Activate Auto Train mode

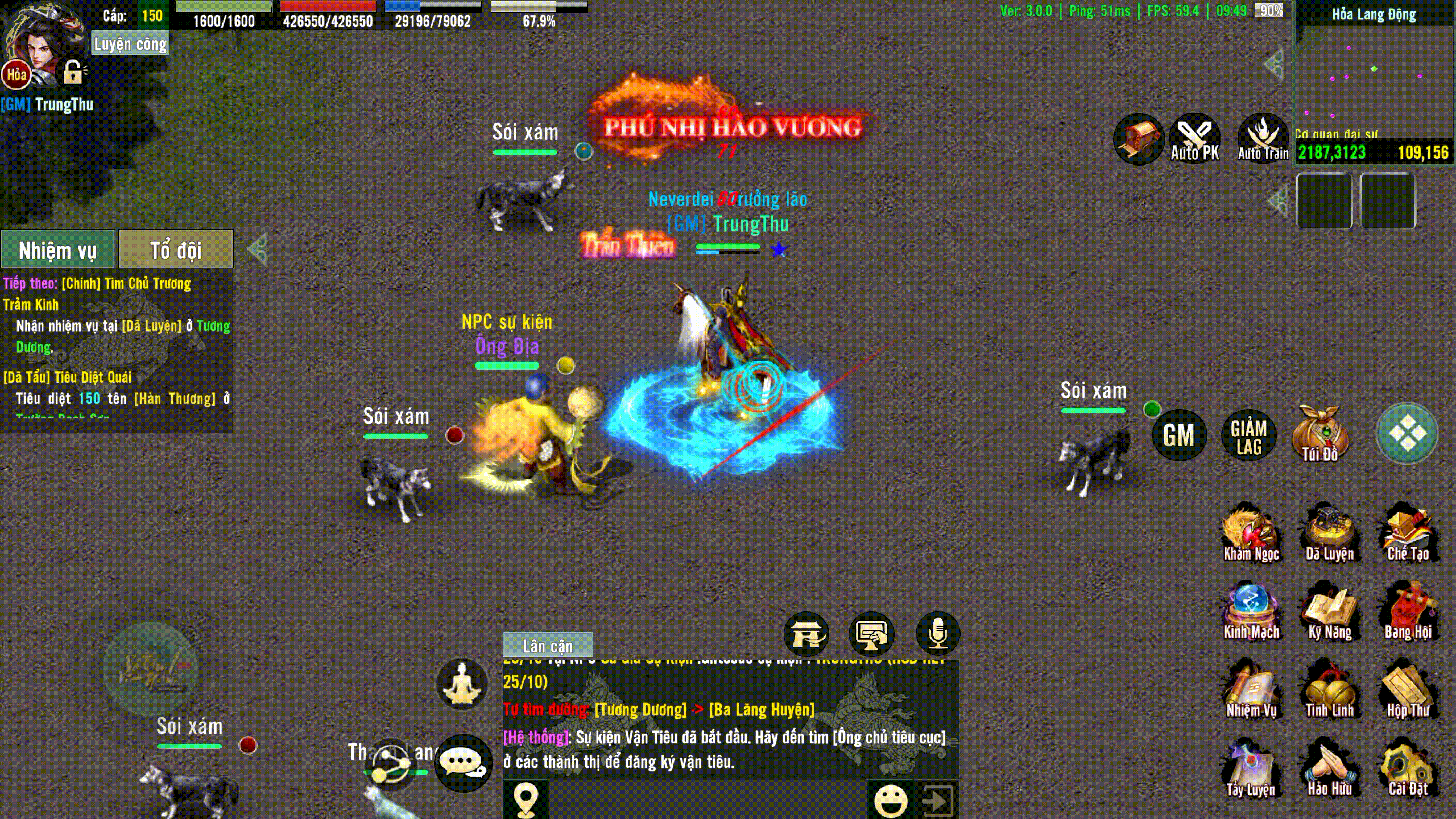tap(1263, 139)
